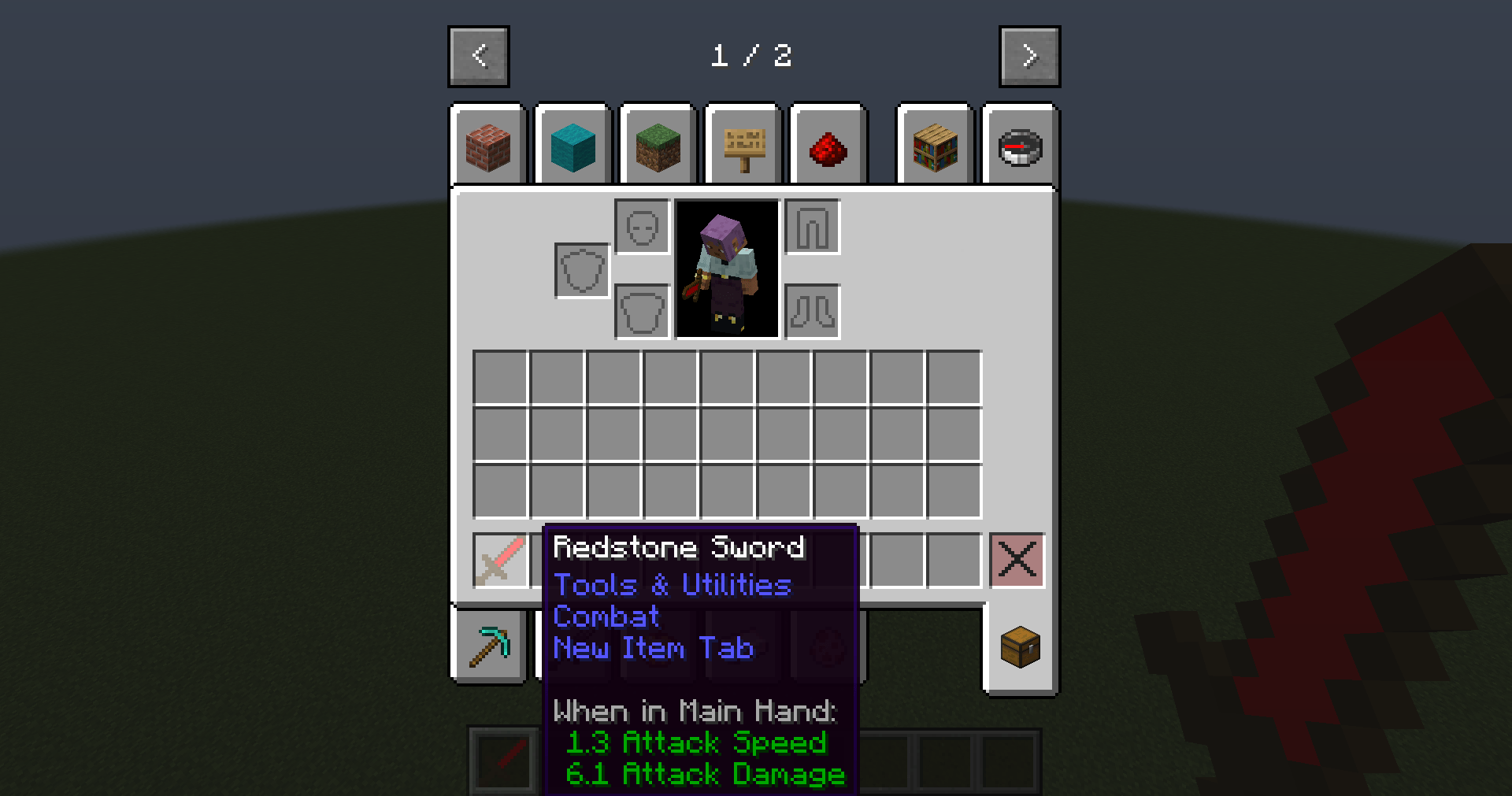
Task: Open the pickaxe Tools & Utilities tab
Action: click(490, 646)
